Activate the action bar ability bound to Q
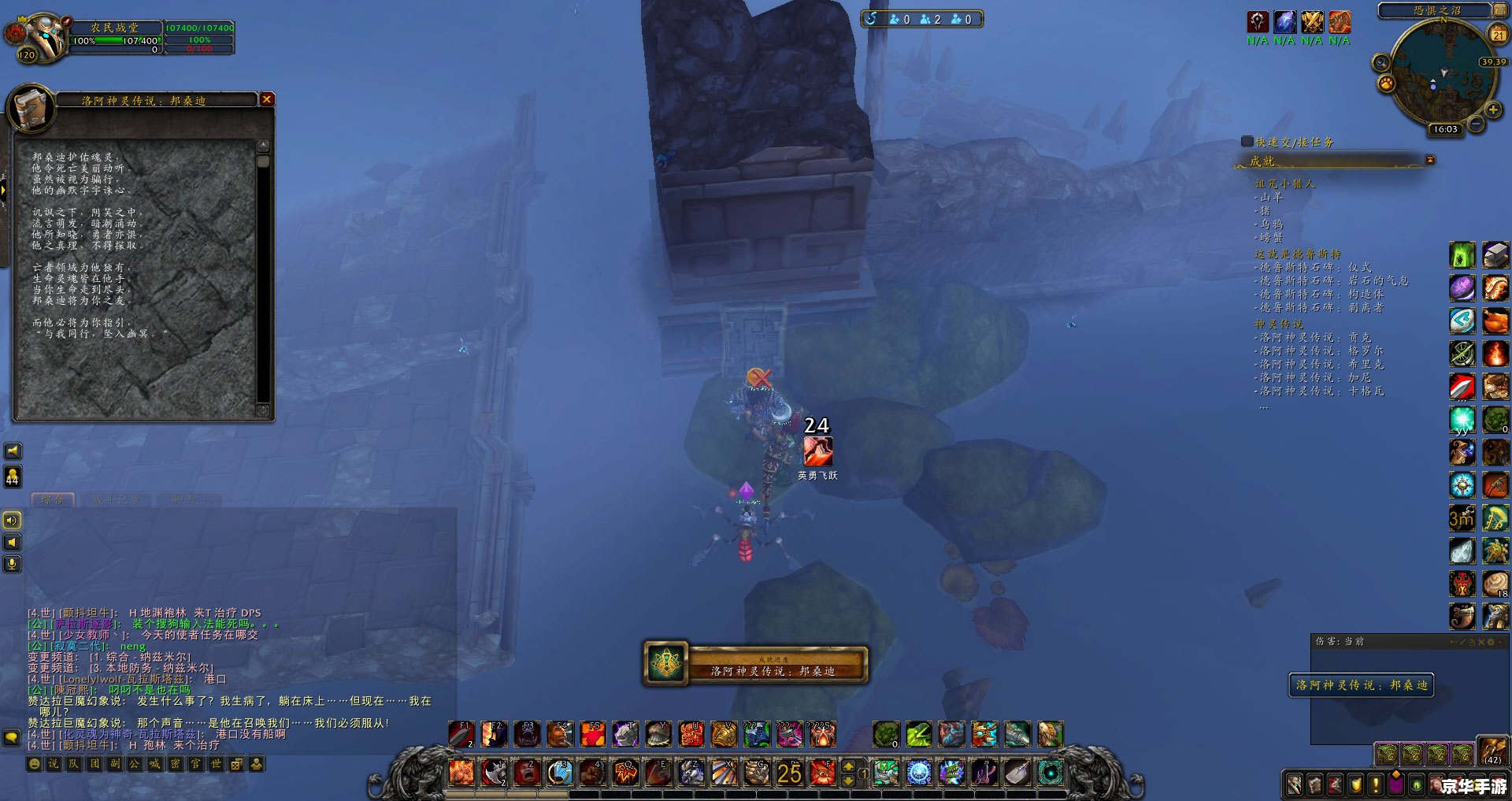This screenshot has width=1512, height=801. (625, 773)
